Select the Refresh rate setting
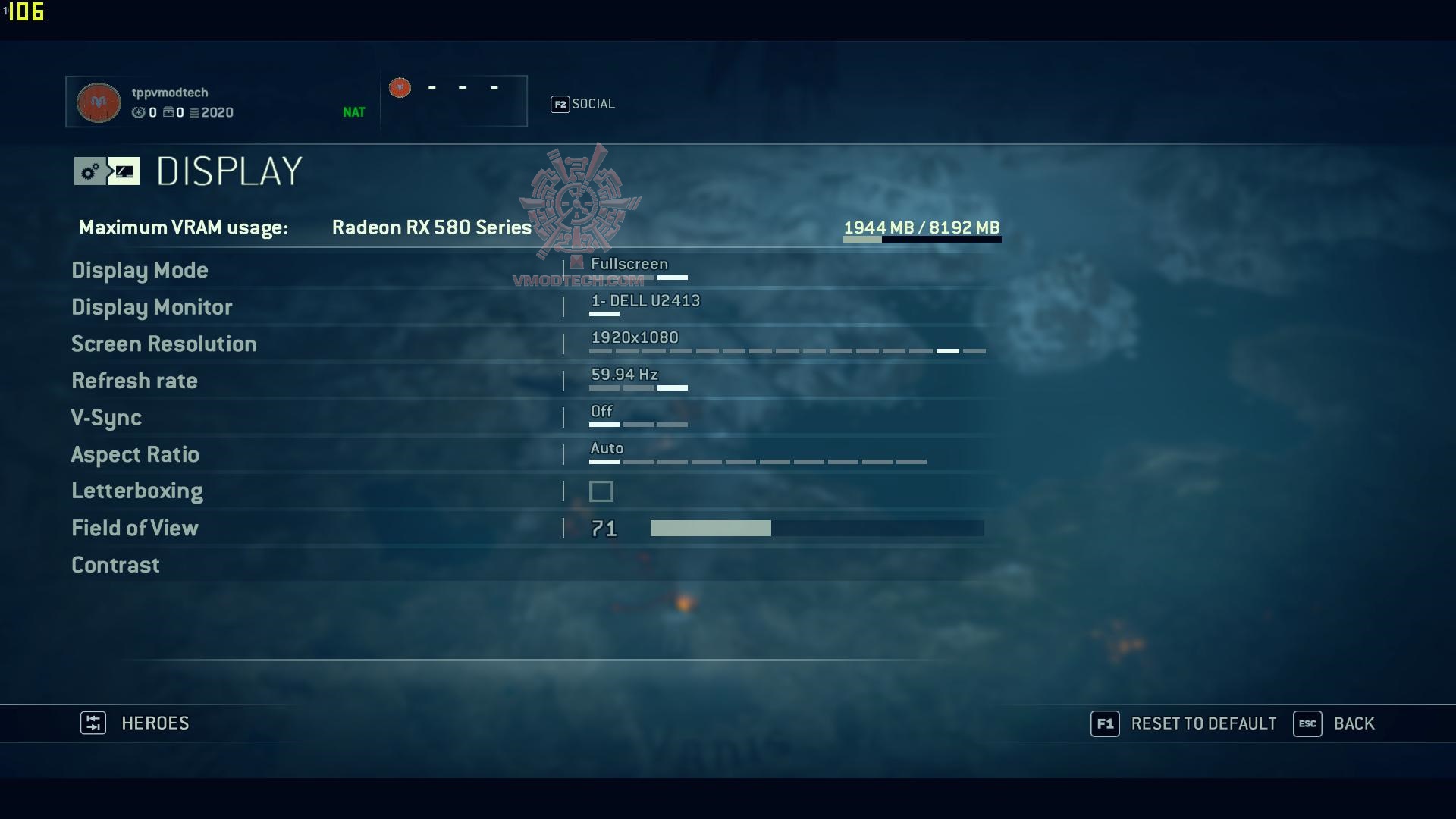 click(134, 381)
